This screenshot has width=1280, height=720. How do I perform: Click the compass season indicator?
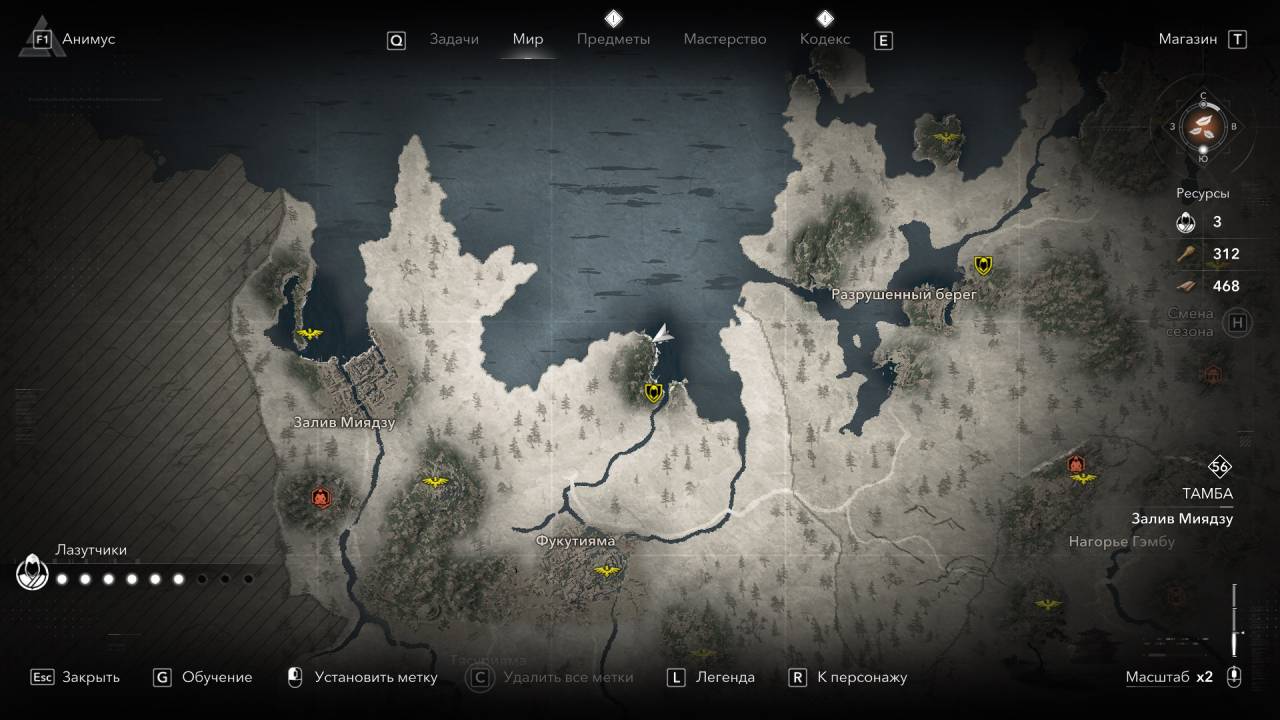point(1203,127)
